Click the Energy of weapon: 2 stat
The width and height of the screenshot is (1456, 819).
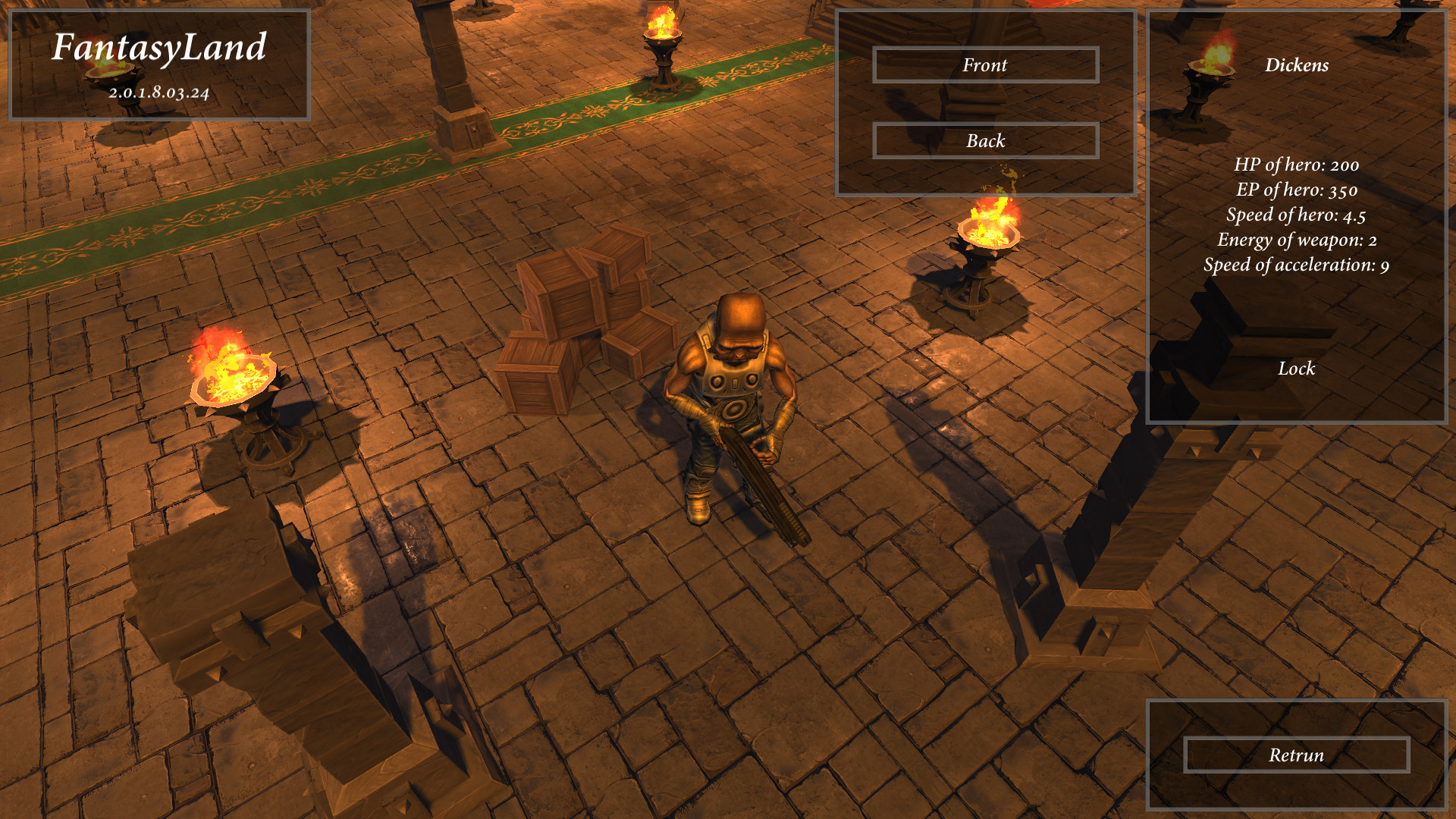click(x=1297, y=241)
